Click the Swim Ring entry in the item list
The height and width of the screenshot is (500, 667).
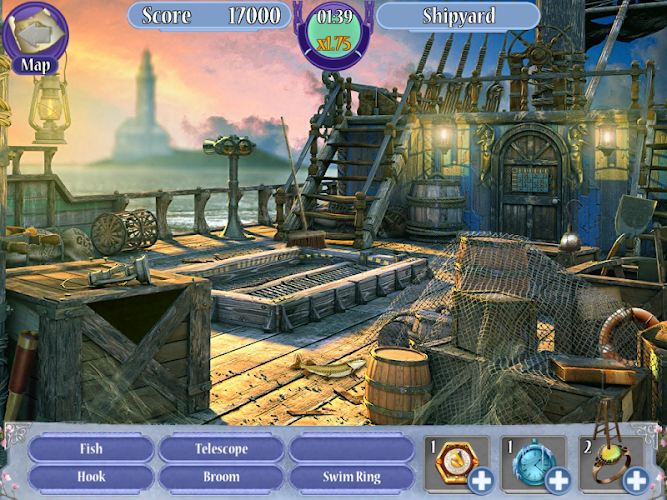coord(351,477)
